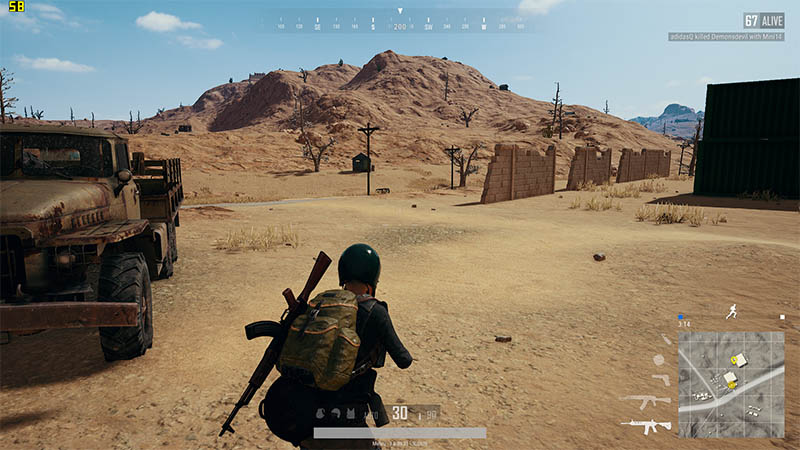Select the pistol sidearm slot
This screenshot has height=450, width=800.
pyautogui.click(x=660, y=380)
